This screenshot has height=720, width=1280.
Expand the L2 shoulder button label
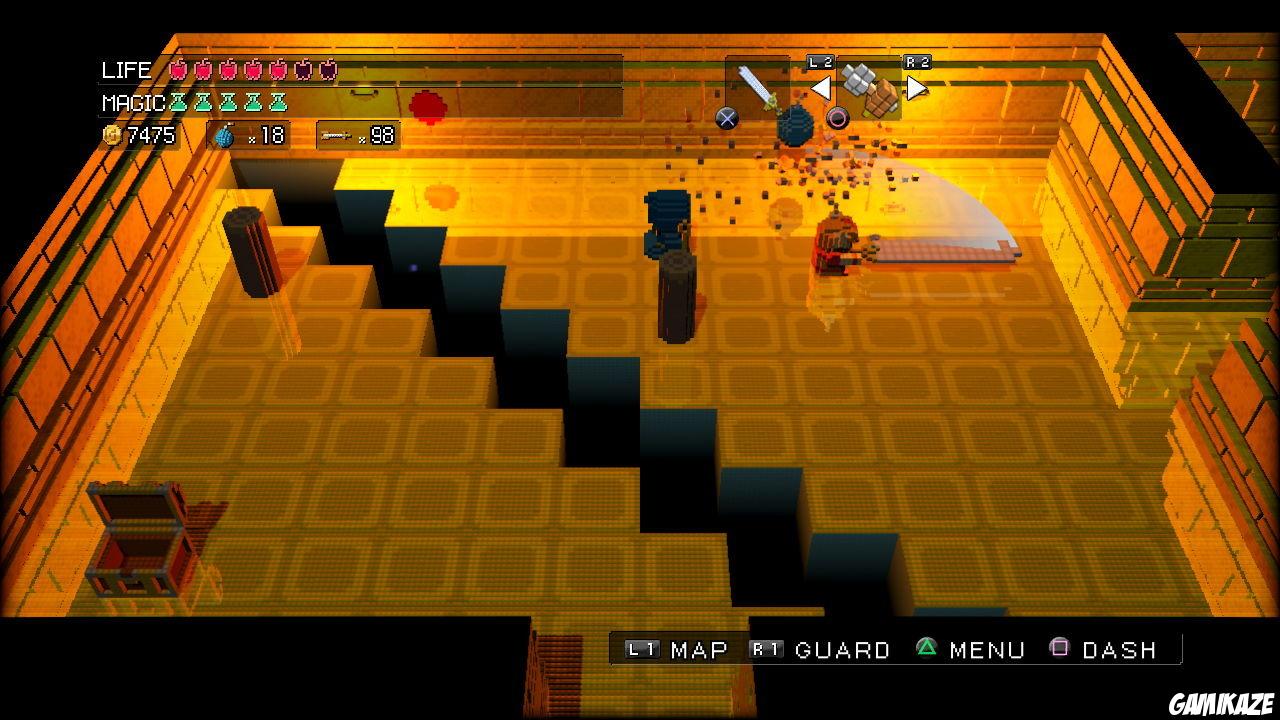[821, 60]
